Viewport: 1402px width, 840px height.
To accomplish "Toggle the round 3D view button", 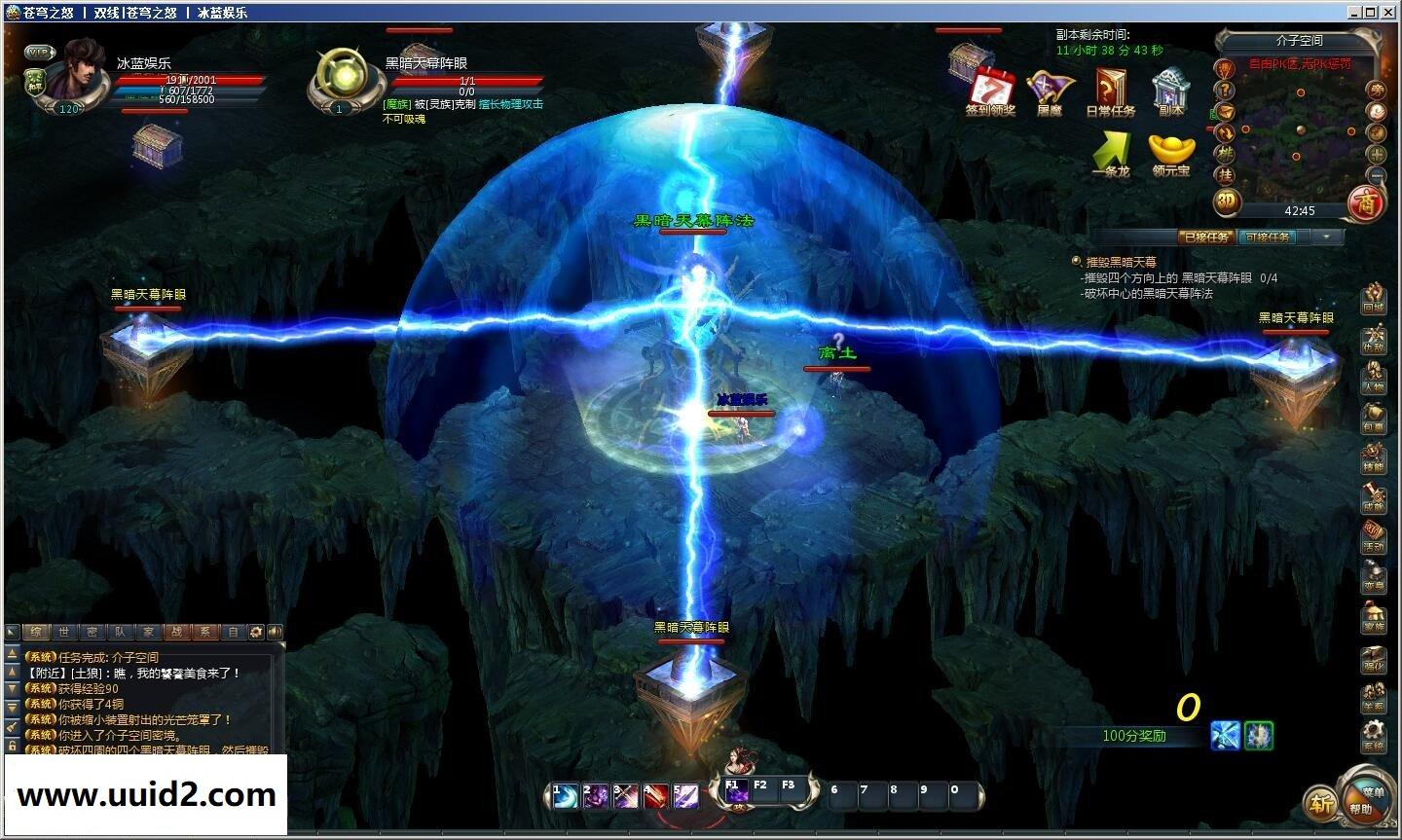I will tap(1227, 202).
